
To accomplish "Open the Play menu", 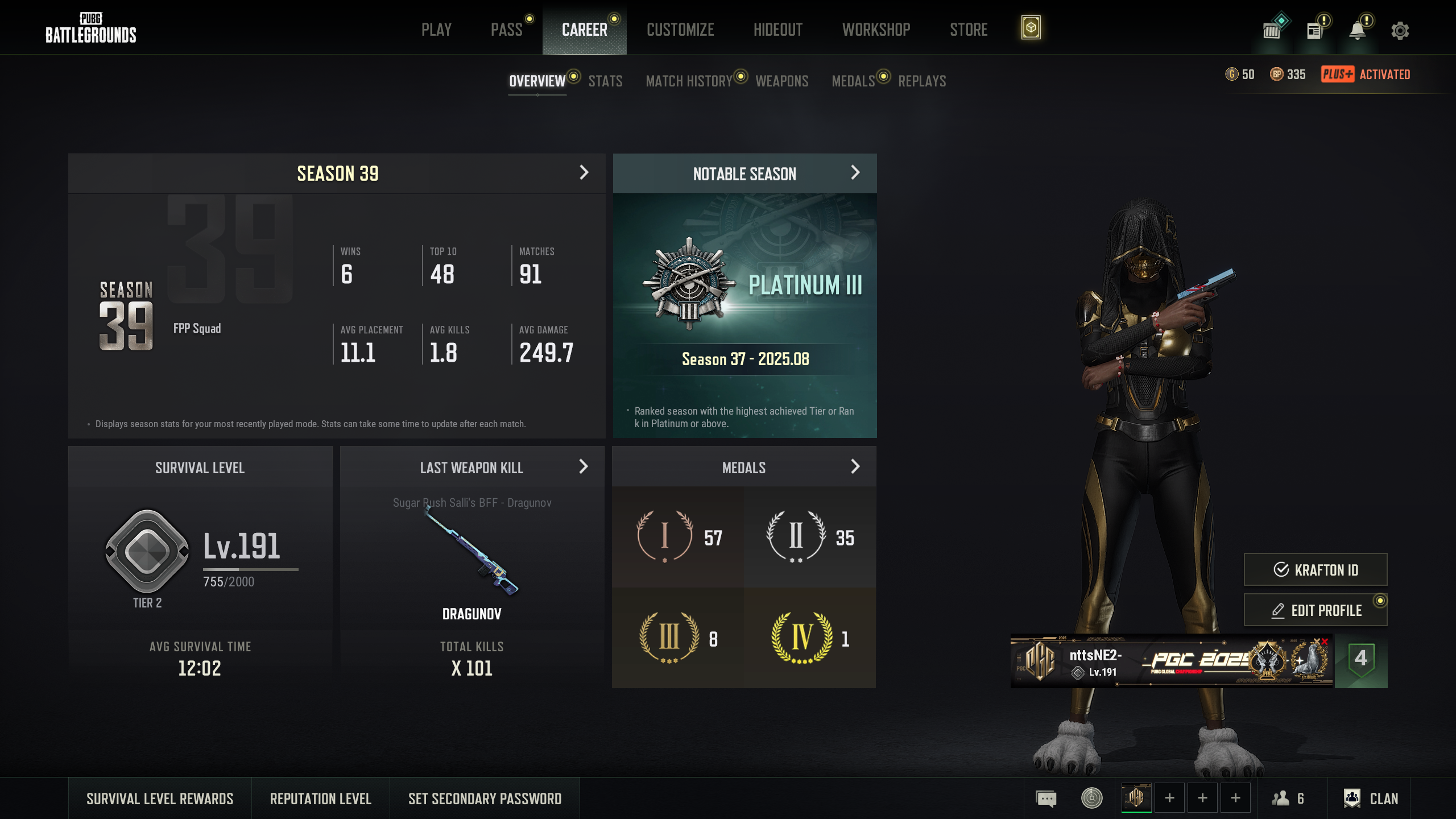I will 436,30.
